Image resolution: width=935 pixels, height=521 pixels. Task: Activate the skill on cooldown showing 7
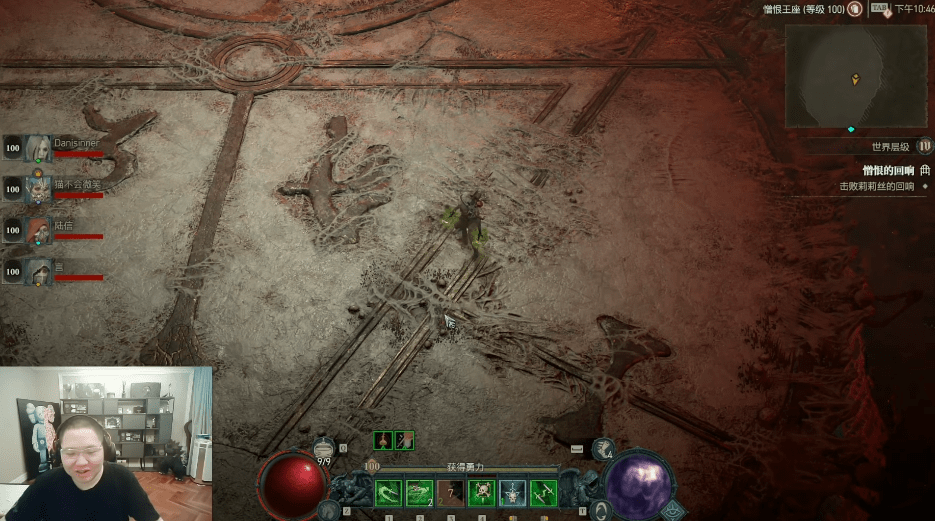click(450, 492)
